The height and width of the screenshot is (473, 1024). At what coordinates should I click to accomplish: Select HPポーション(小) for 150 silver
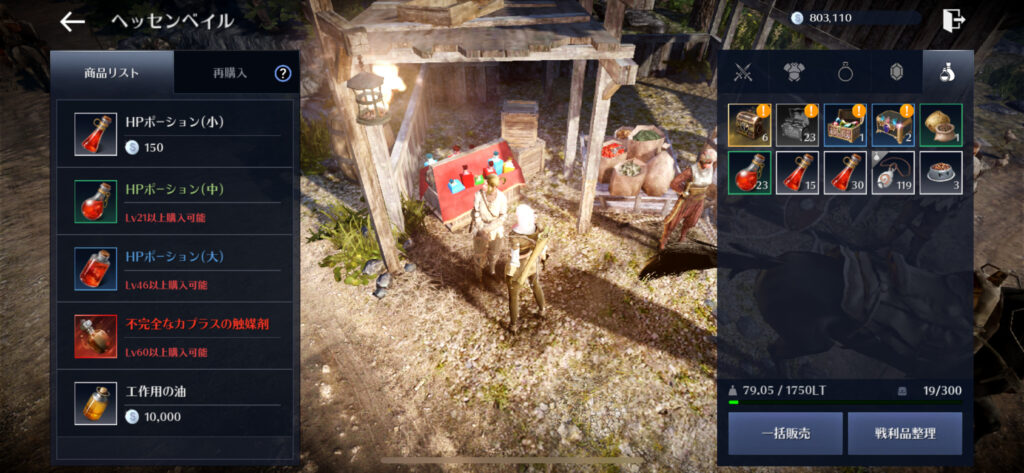(x=176, y=134)
